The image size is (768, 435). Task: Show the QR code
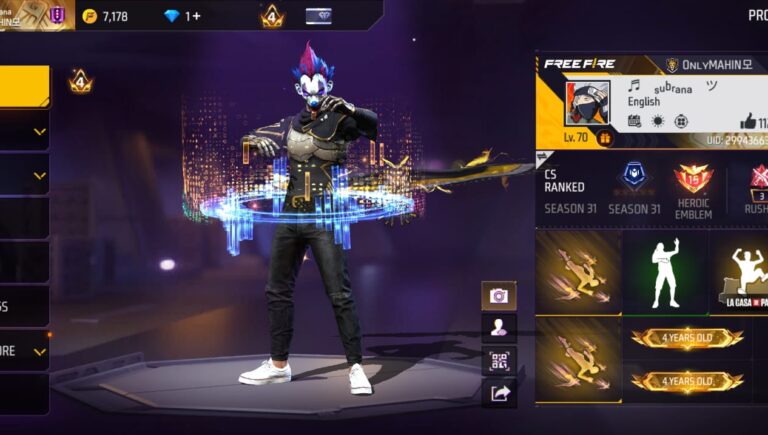coord(498,360)
